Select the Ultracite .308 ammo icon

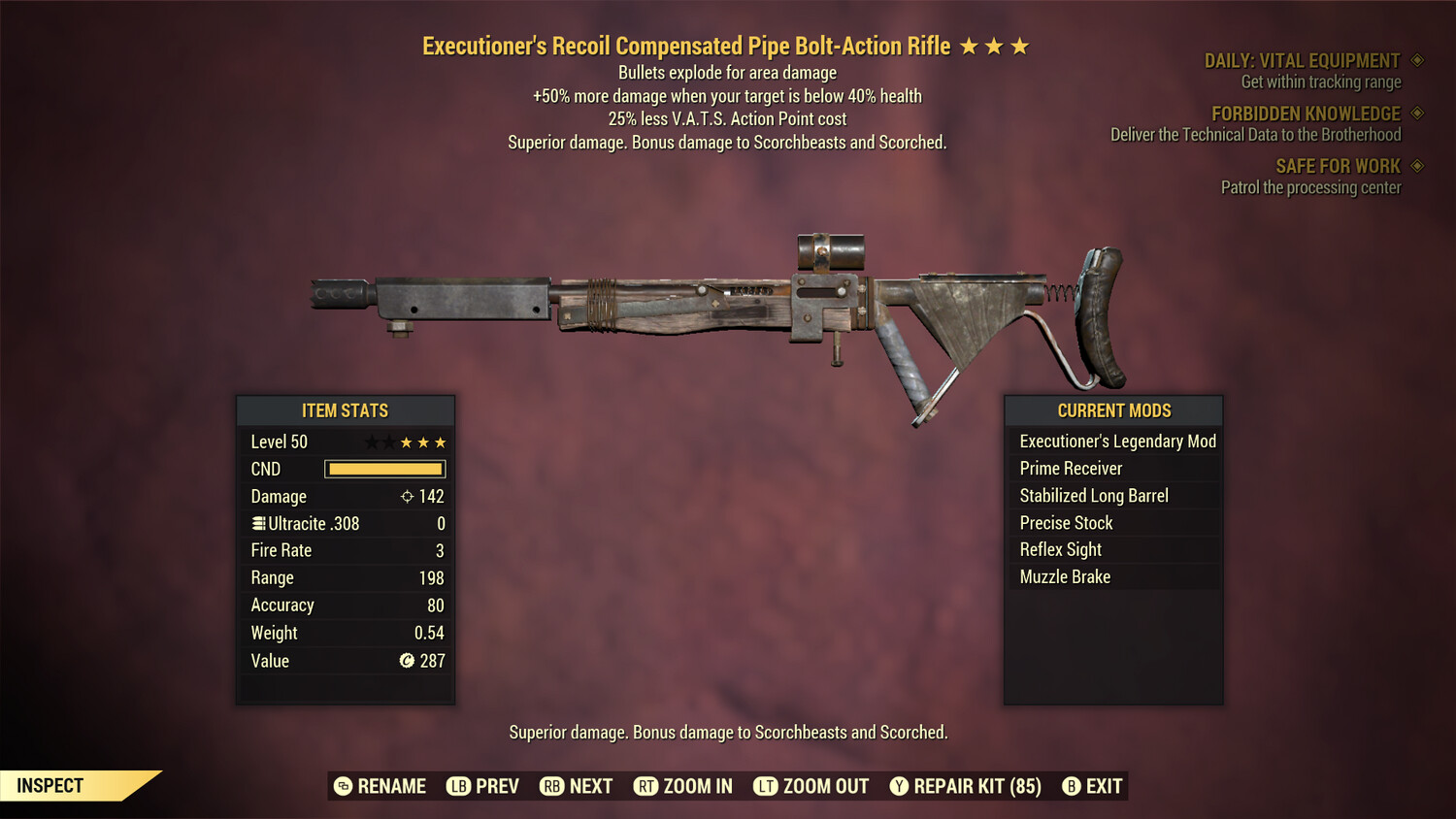pyautogui.click(x=257, y=523)
